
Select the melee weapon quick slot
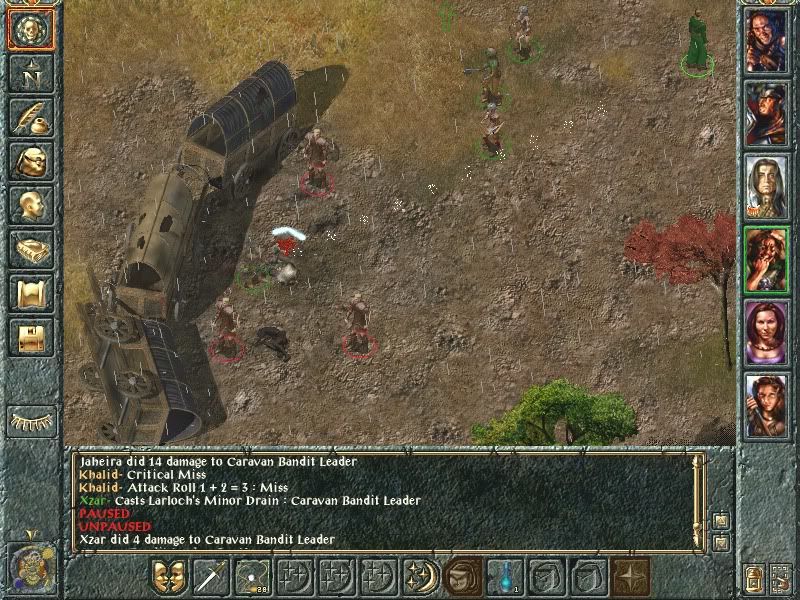(x=211, y=577)
